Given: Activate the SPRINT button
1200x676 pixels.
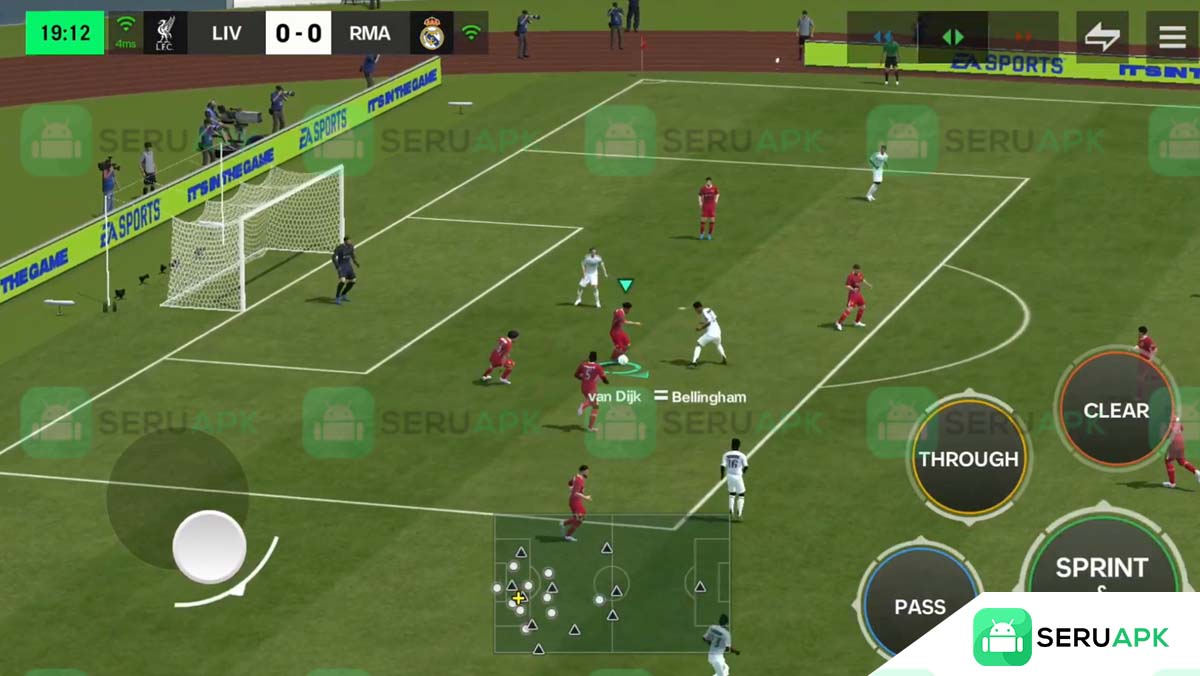Looking at the screenshot, I should pyautogui.click(x=1101, y=568).
